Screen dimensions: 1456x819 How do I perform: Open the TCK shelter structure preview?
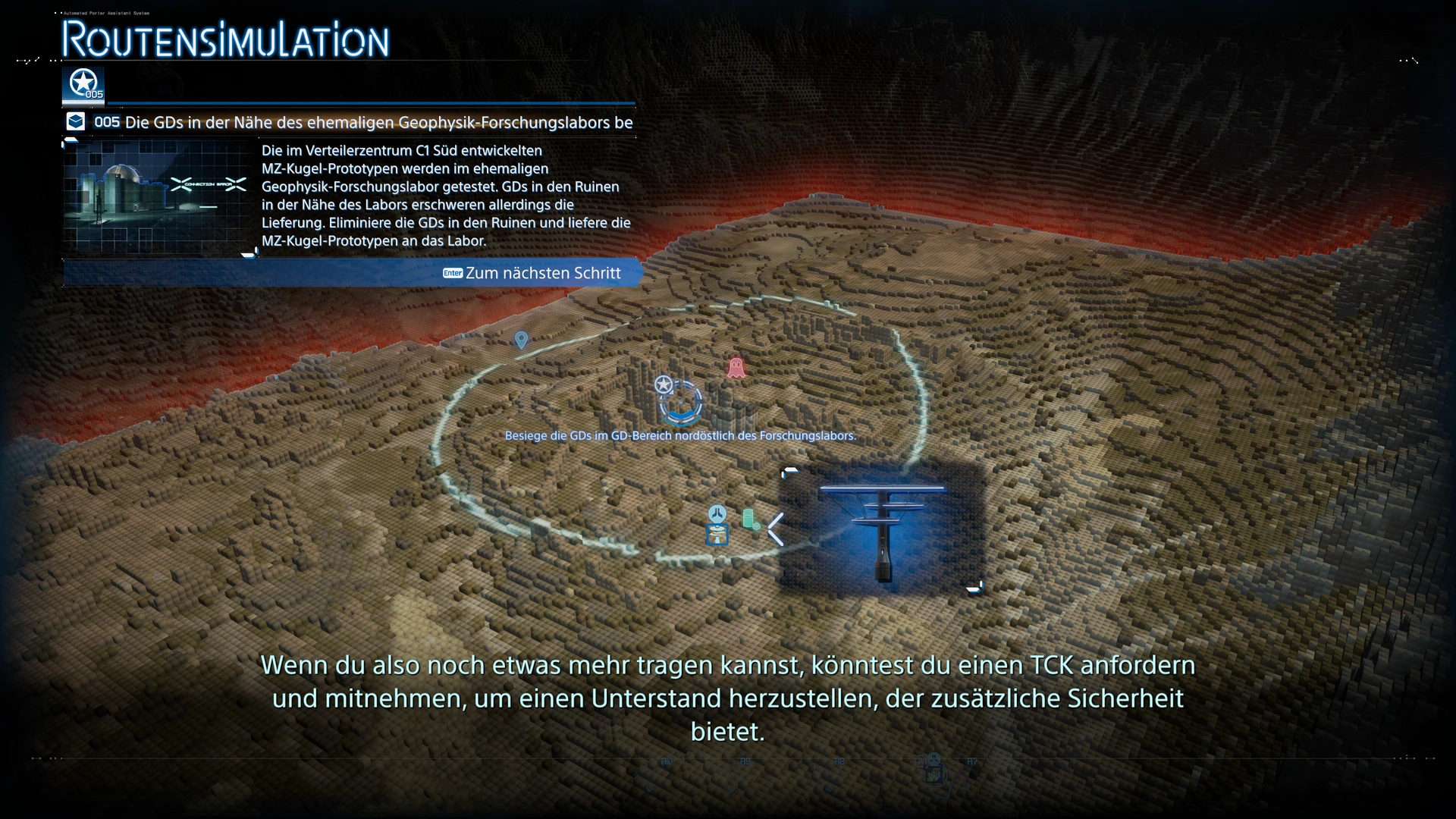pos(883,529)
